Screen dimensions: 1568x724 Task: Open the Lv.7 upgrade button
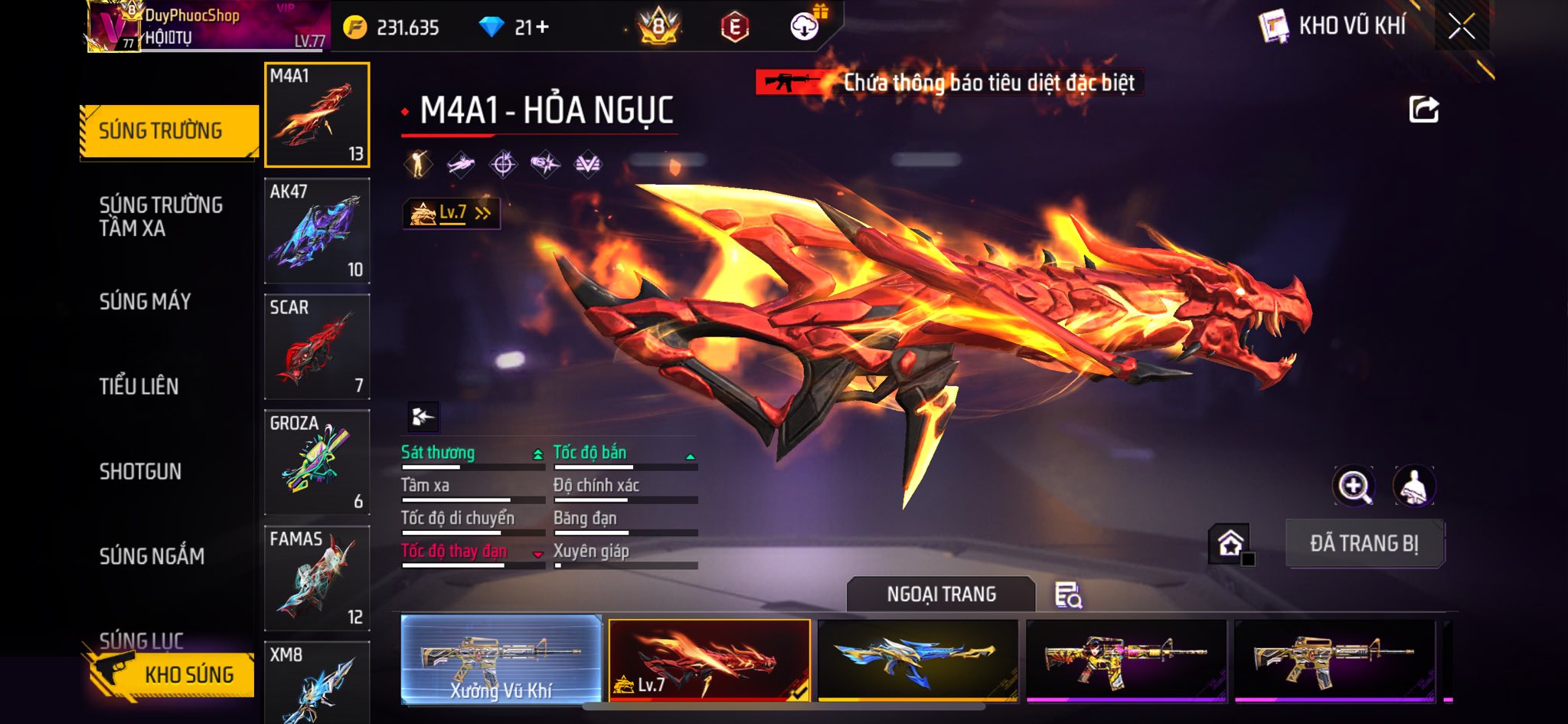452,213
